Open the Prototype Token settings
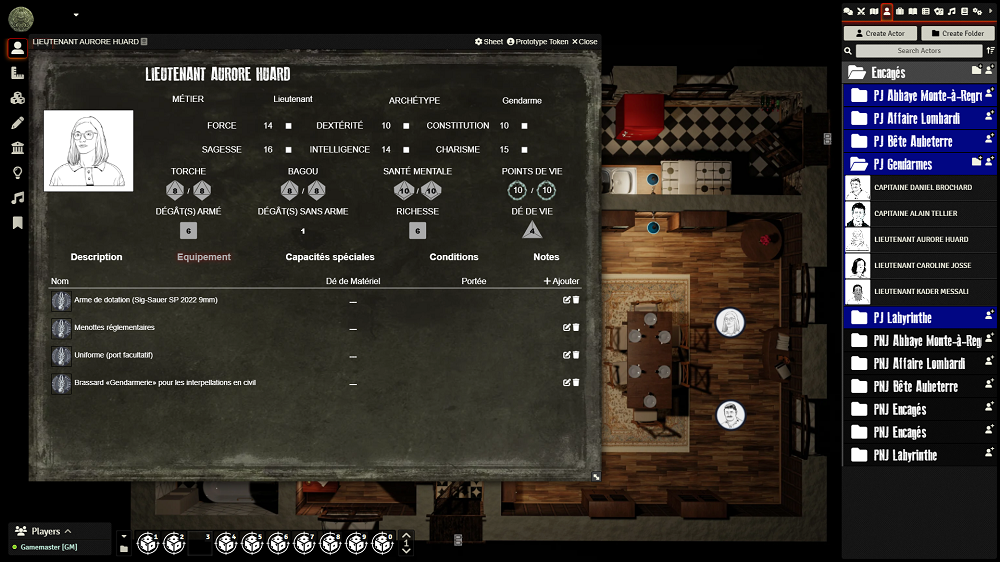 [x=538, y=42]
